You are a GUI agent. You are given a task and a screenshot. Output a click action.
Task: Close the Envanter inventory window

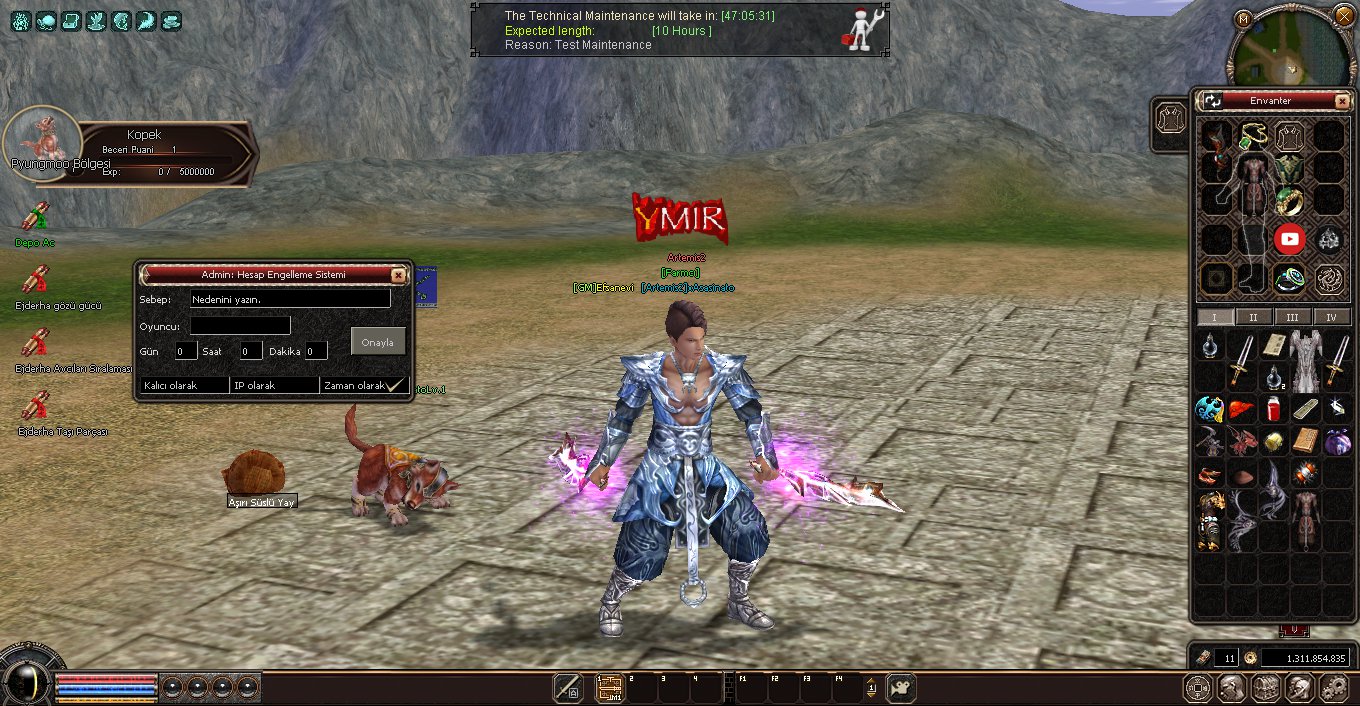[1341, 101]
